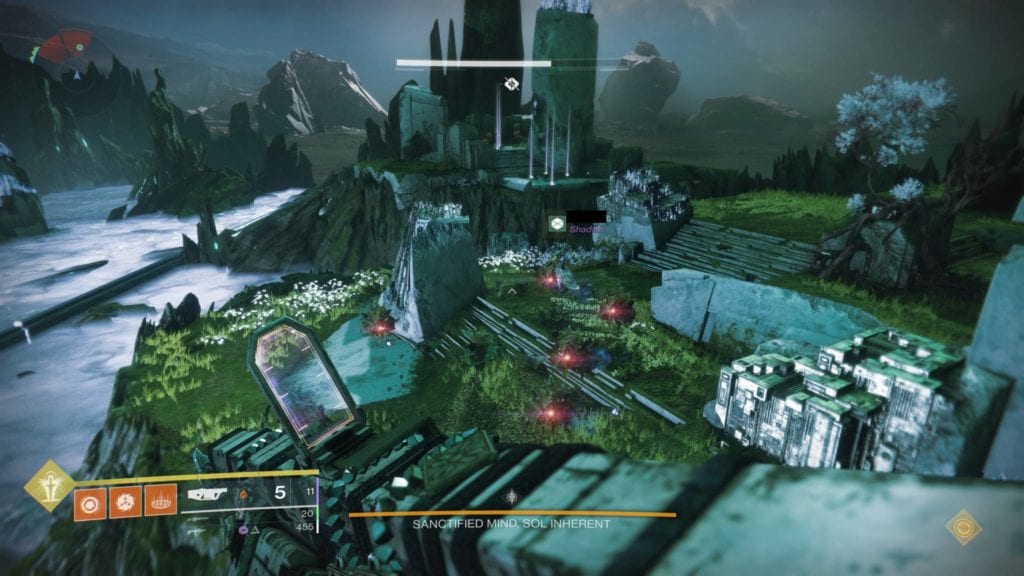The width and height of the screenshot is (1024, 576).
Task: Click the yellow diamond emblem at bottom right
Action: 963,526
